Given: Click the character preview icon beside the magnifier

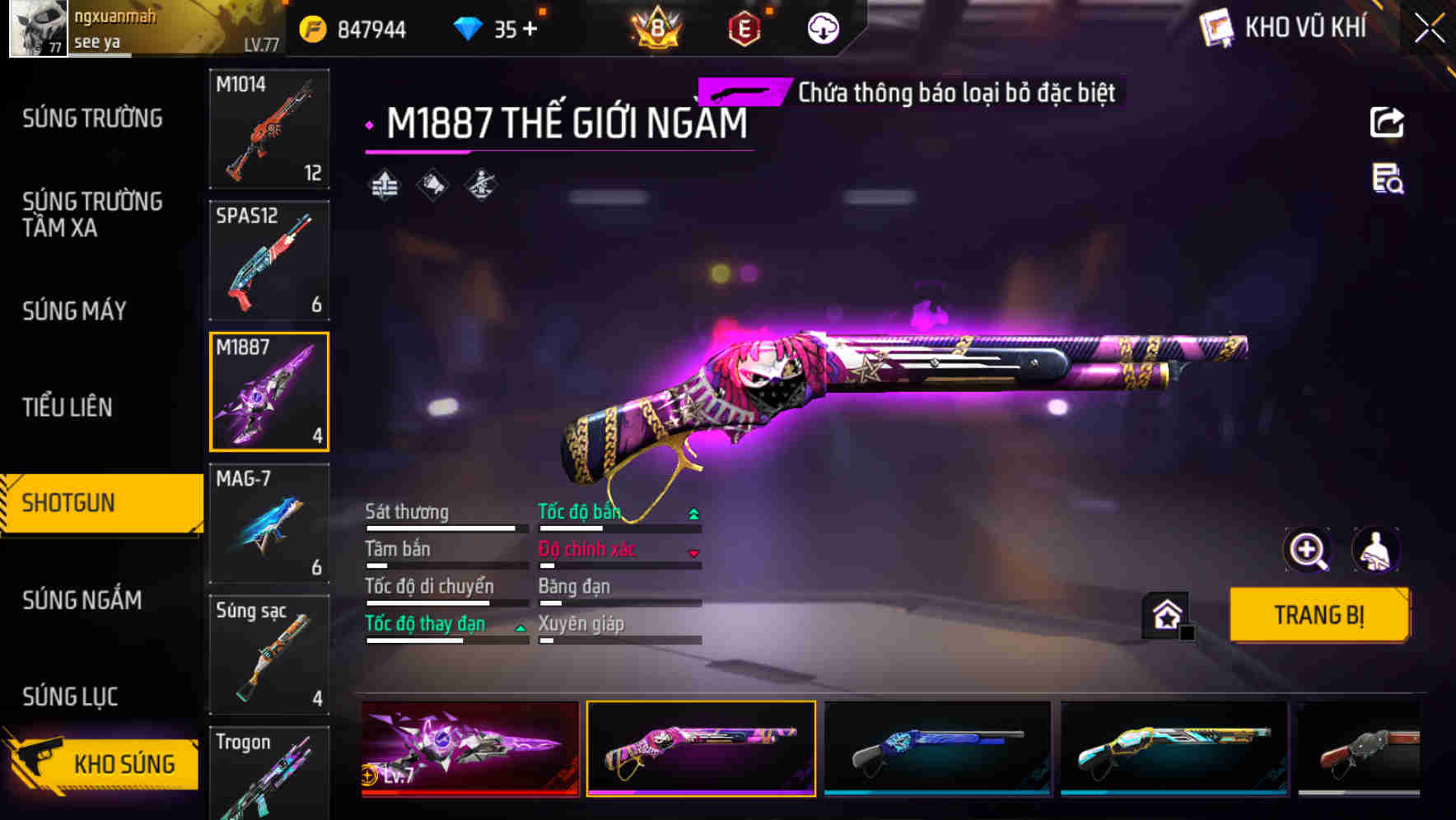Looking at the screenshot, I should click(1376, 549).
